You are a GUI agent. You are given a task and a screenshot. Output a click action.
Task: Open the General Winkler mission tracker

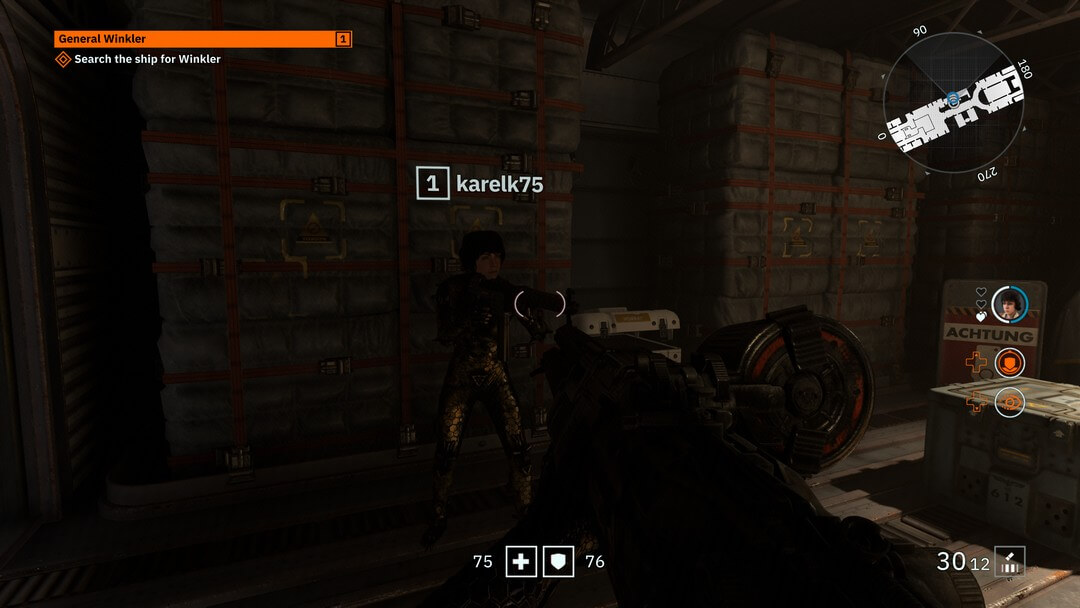click(200, 39)
